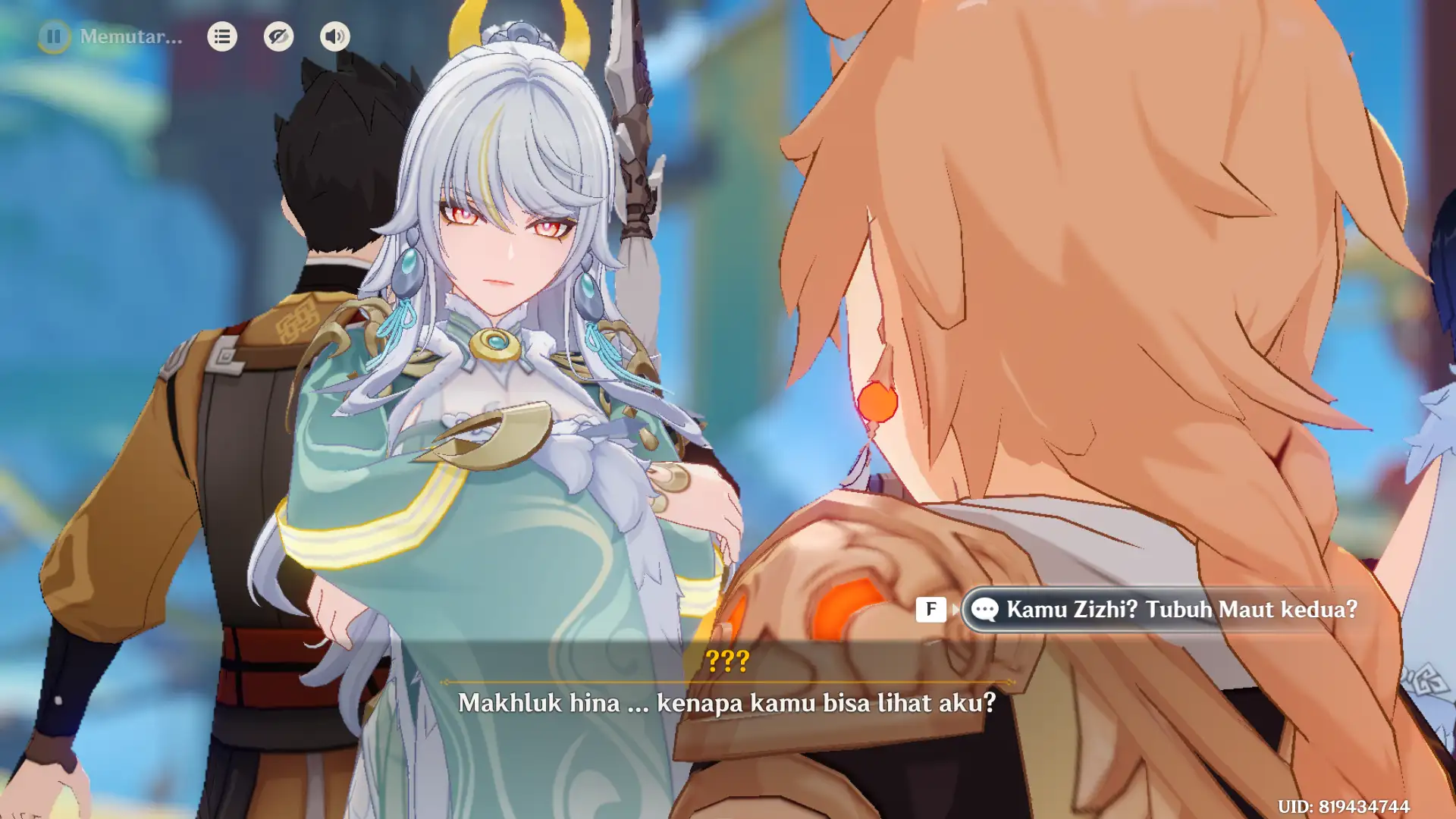Open the dialogue history log
This screenshot has height=819, width=1456.
(x=222, y=36)
